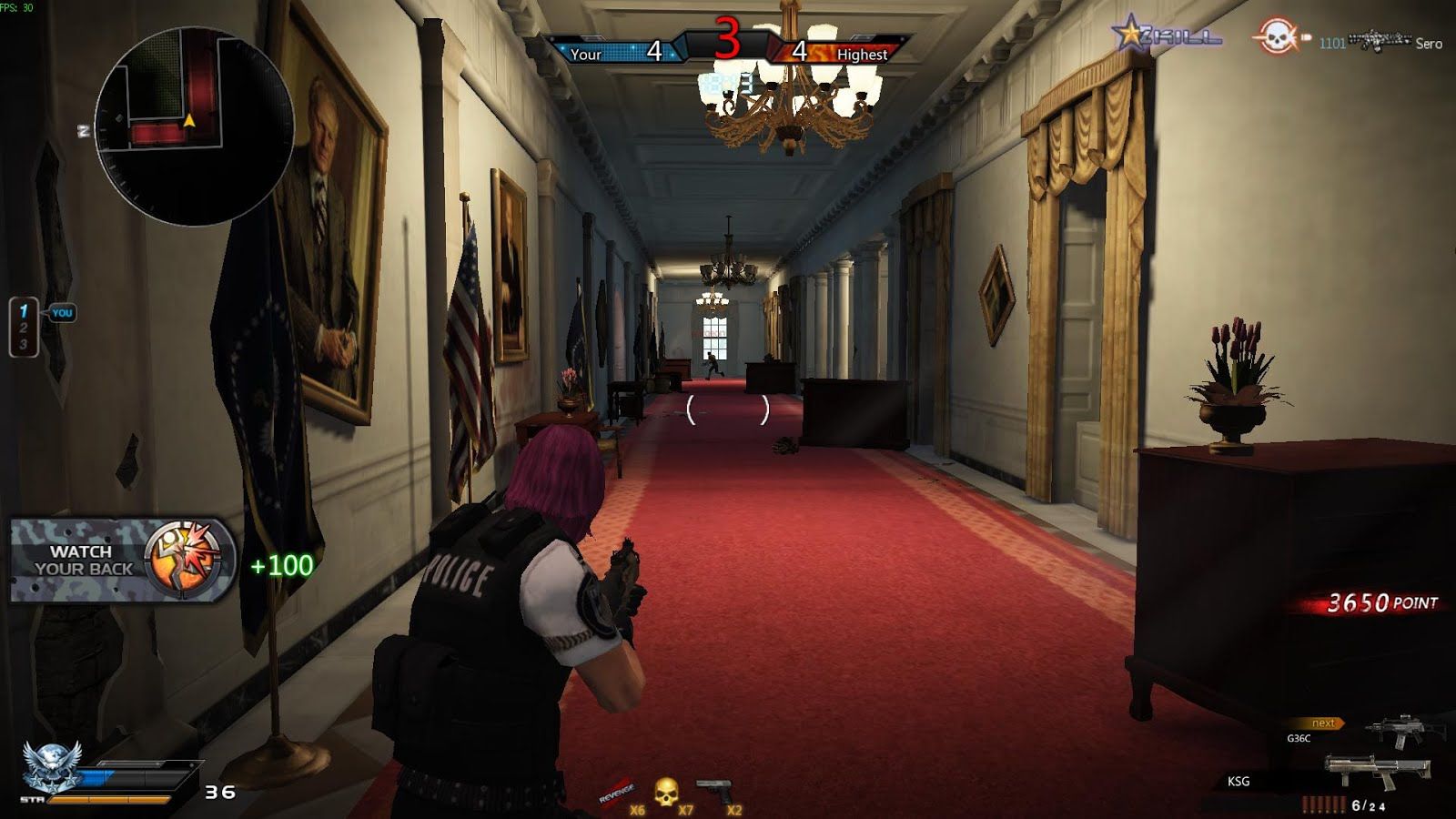Click the star kill streak badge
Image resolution: width=1456 pixels, height=819 pixels.
pyautogui.click(x=1130, y=35)
